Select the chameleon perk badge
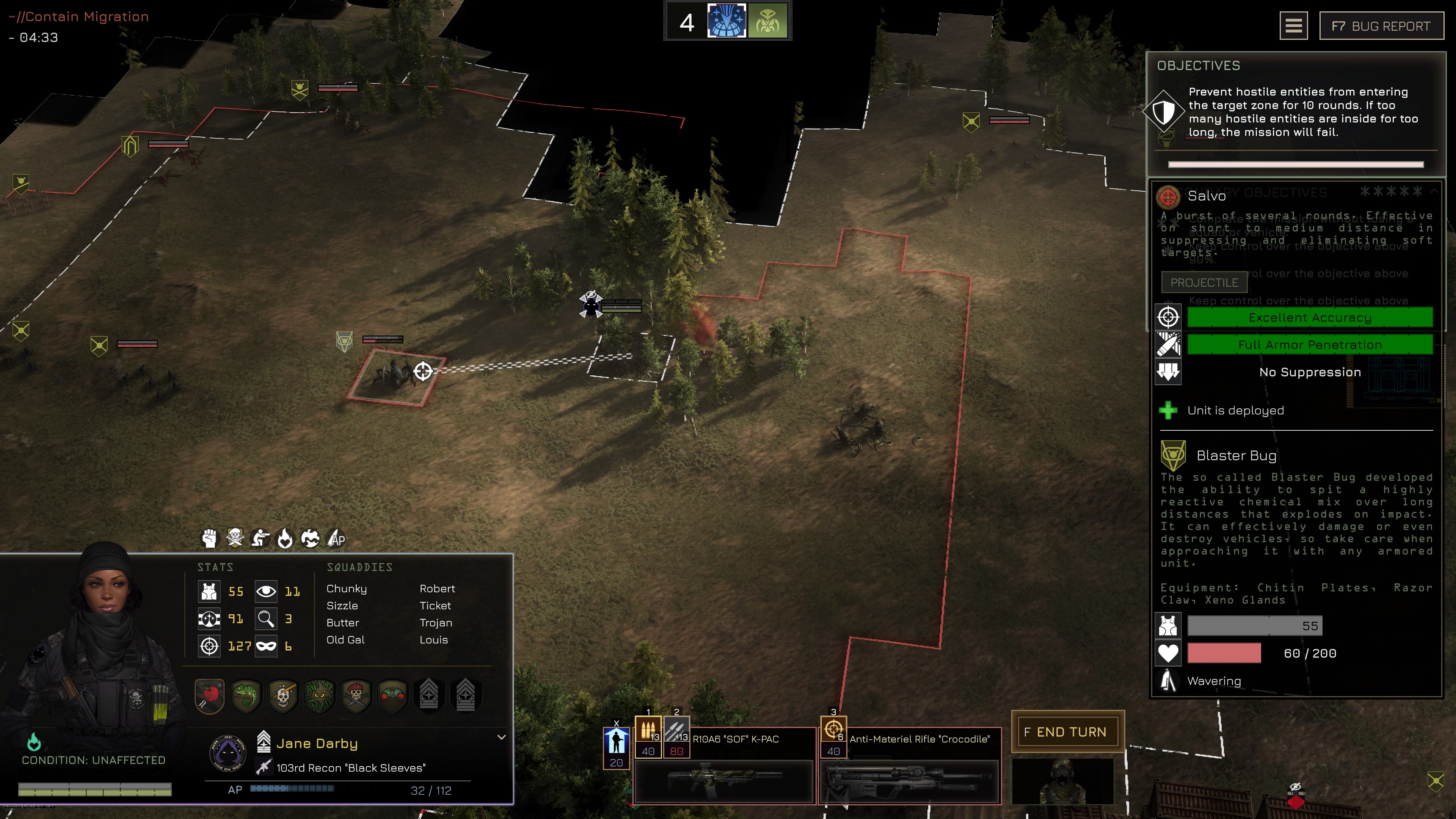The width and height of the screenshot is (1456, 819). click(246, 695)
